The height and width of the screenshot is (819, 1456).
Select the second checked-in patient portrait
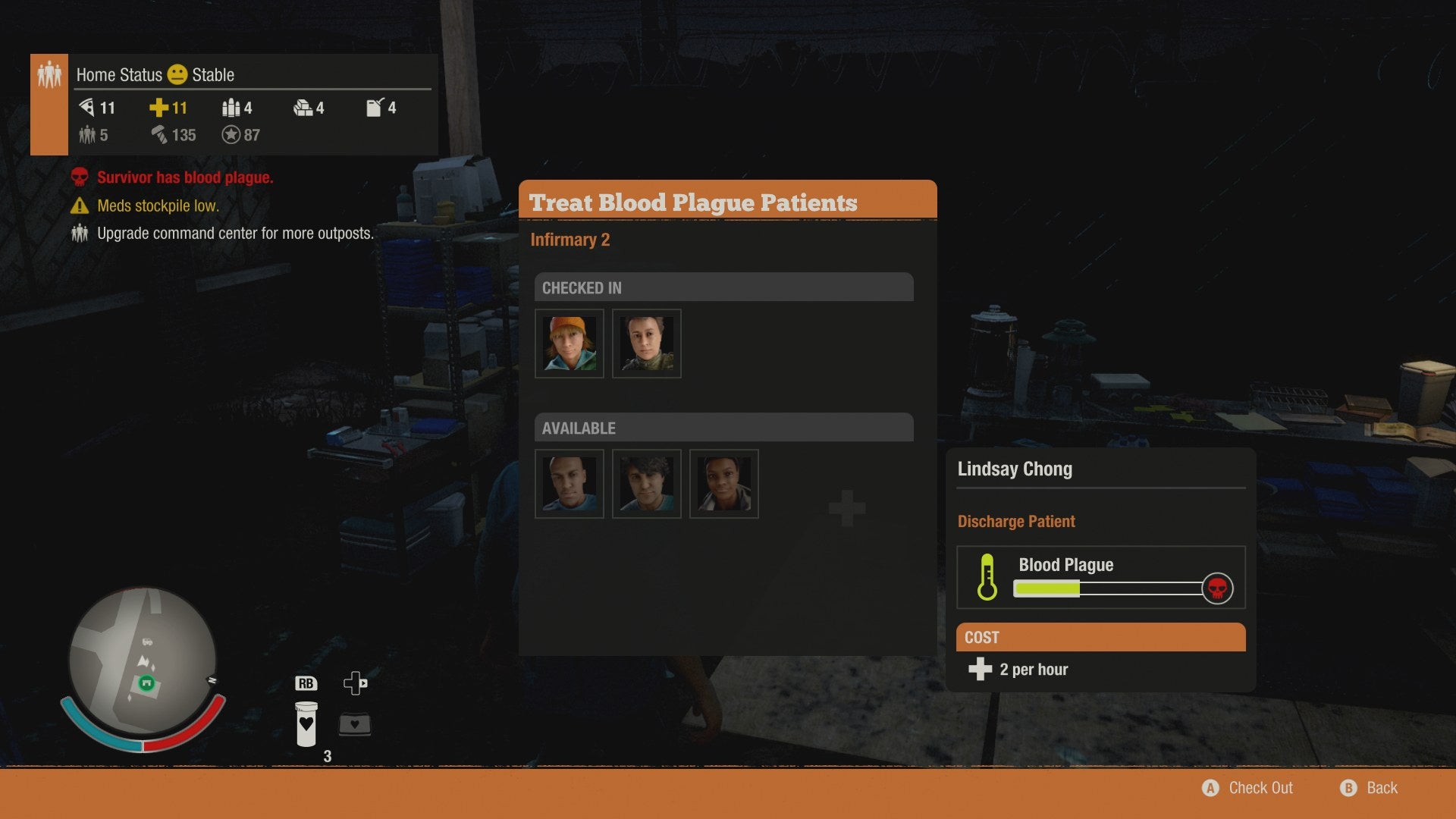646,343
